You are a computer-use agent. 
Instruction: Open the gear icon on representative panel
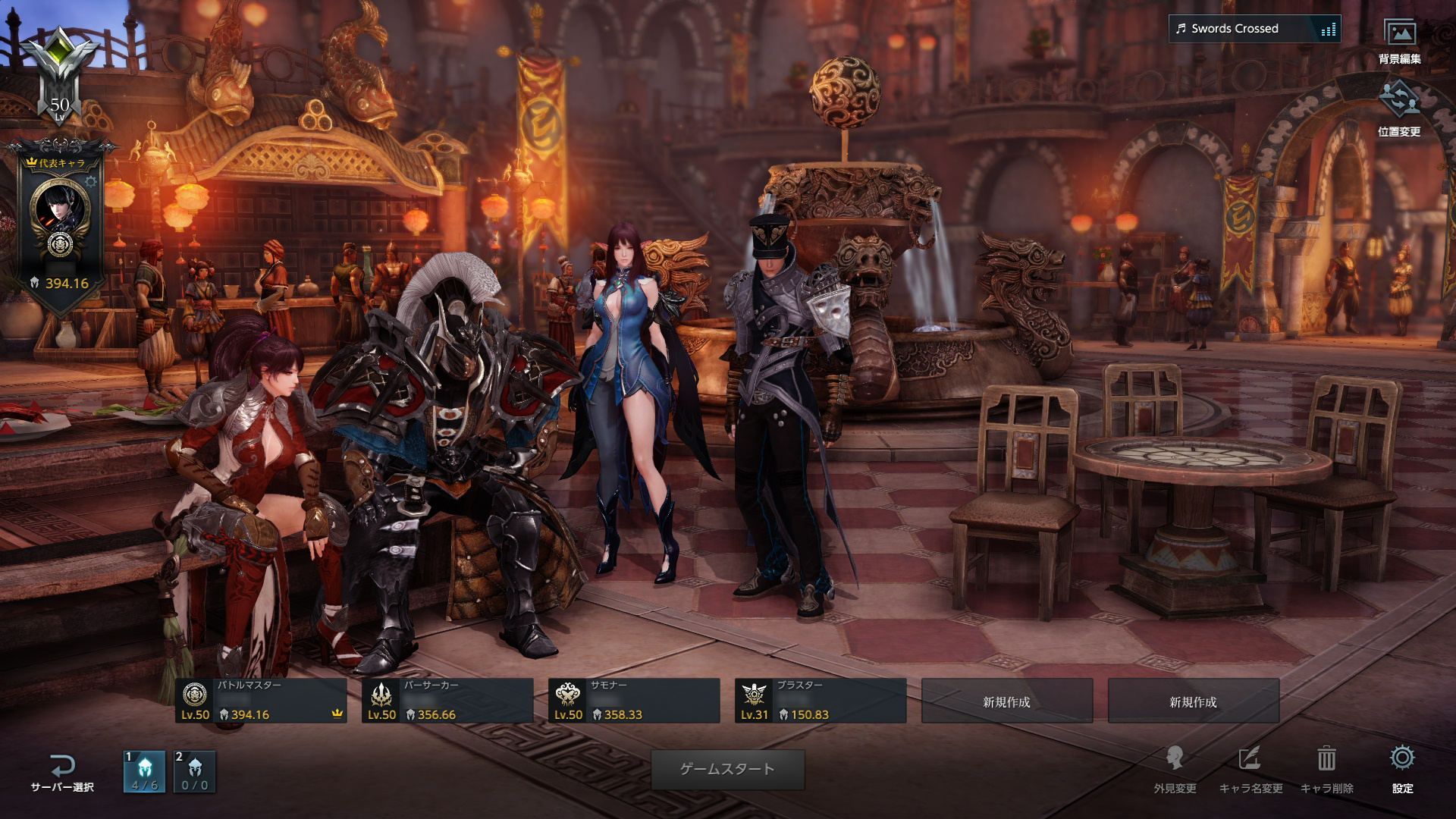click(91, 181)
